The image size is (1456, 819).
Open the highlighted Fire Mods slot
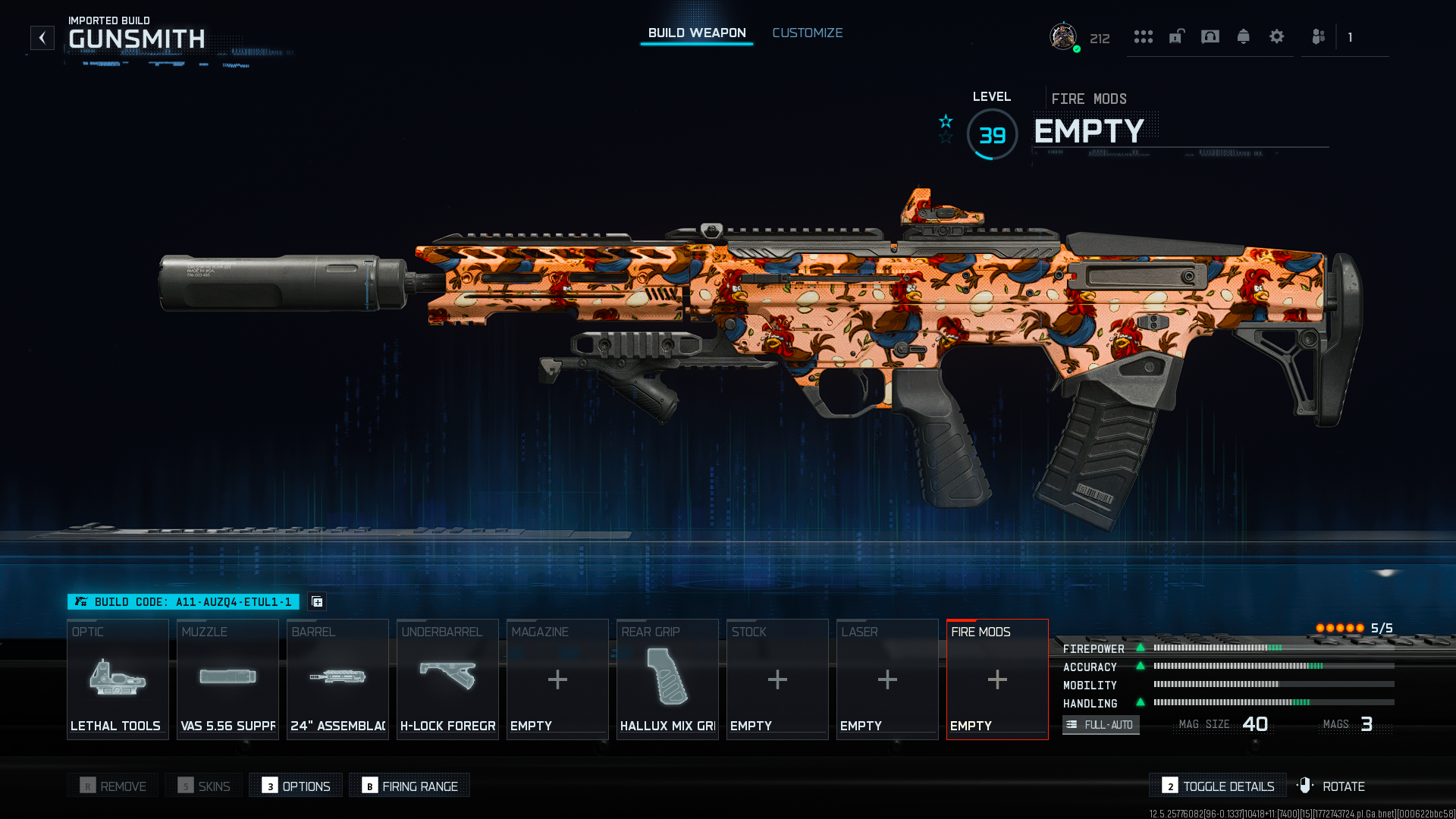(997, 679)
